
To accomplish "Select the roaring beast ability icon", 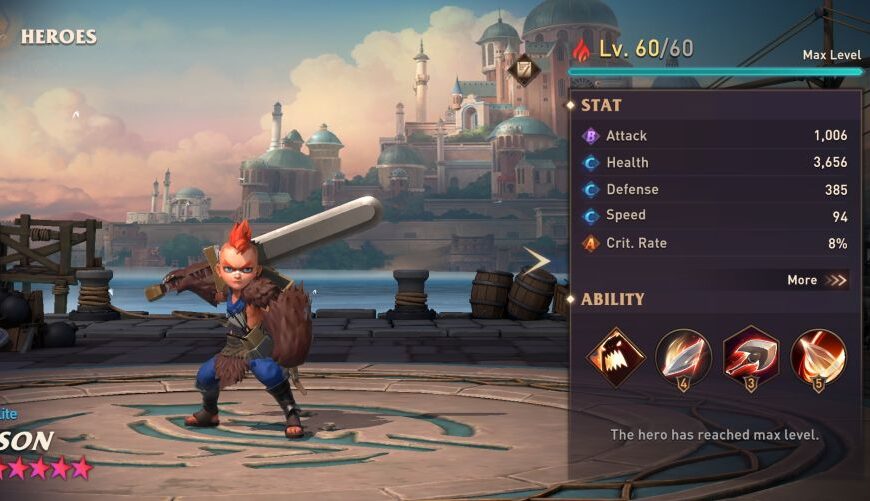I will tap(616, 356).
